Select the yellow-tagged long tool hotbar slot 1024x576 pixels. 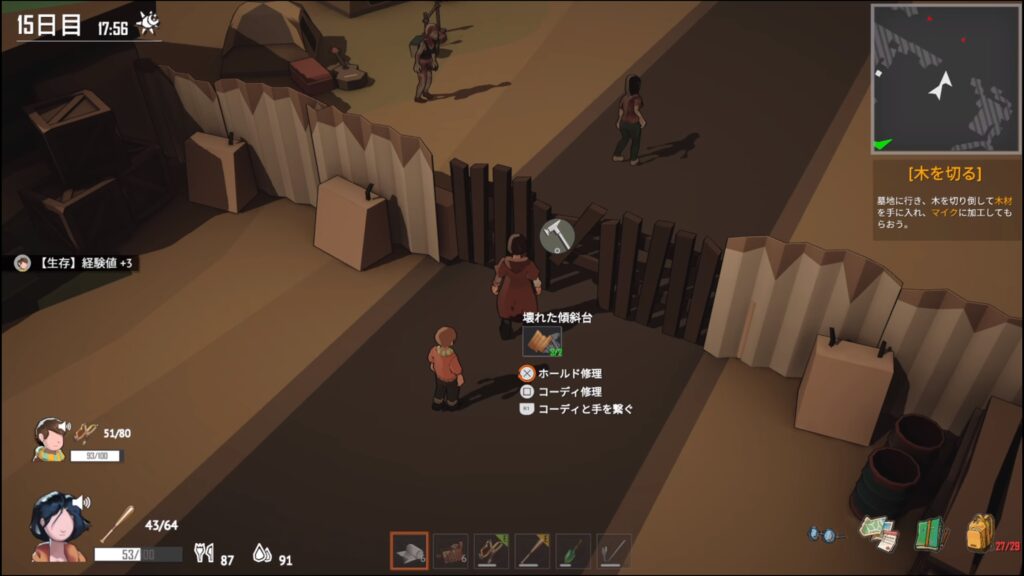tap(532, 551)
